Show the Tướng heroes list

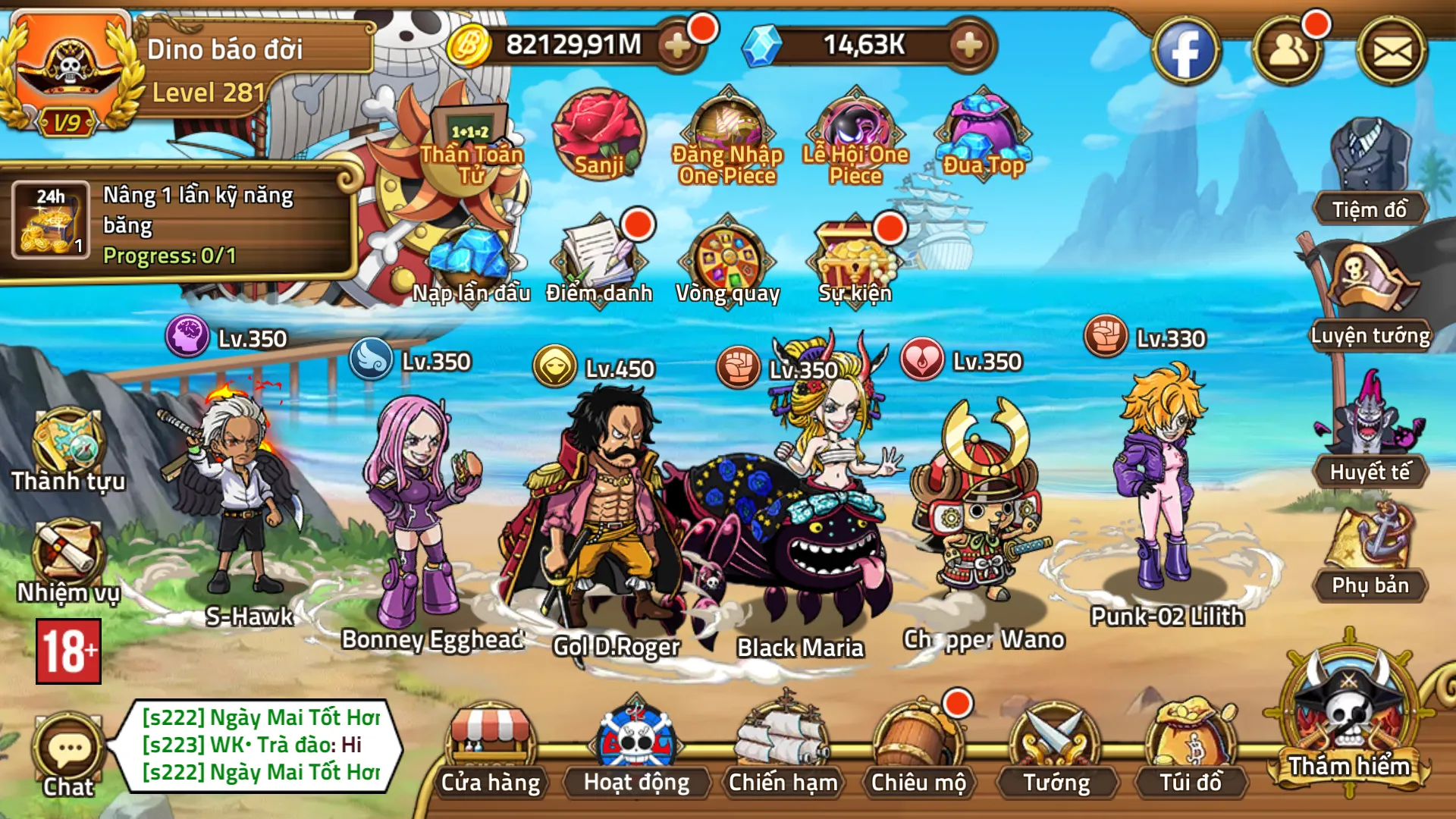(x=1056, y=747)
